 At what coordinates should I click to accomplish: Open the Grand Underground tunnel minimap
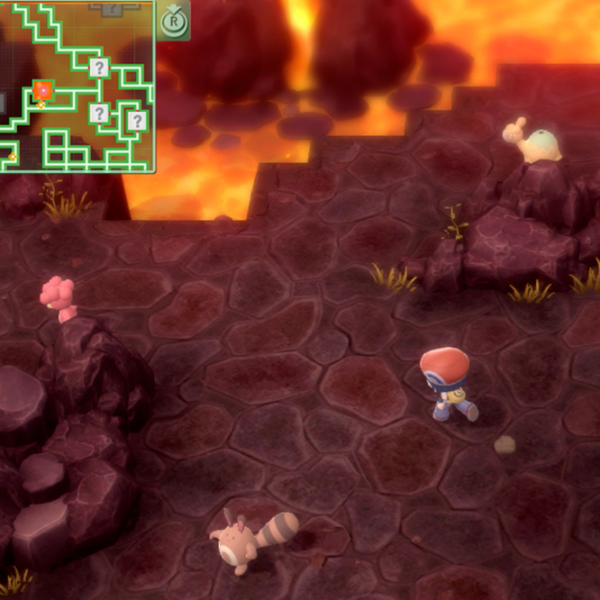click(x=77, y=87)
